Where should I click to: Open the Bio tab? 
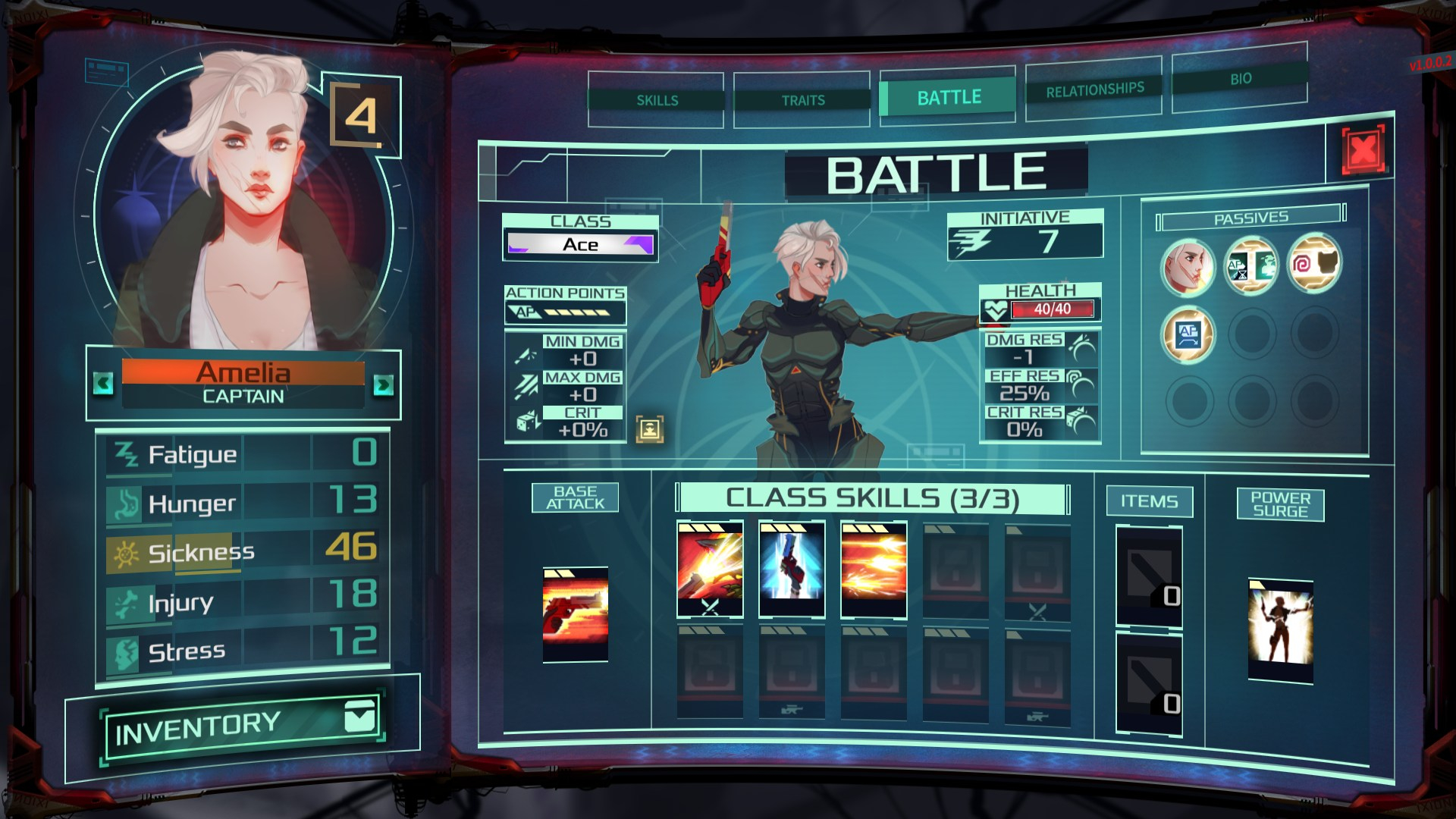pyautogui.click(x=1240, y=79)
